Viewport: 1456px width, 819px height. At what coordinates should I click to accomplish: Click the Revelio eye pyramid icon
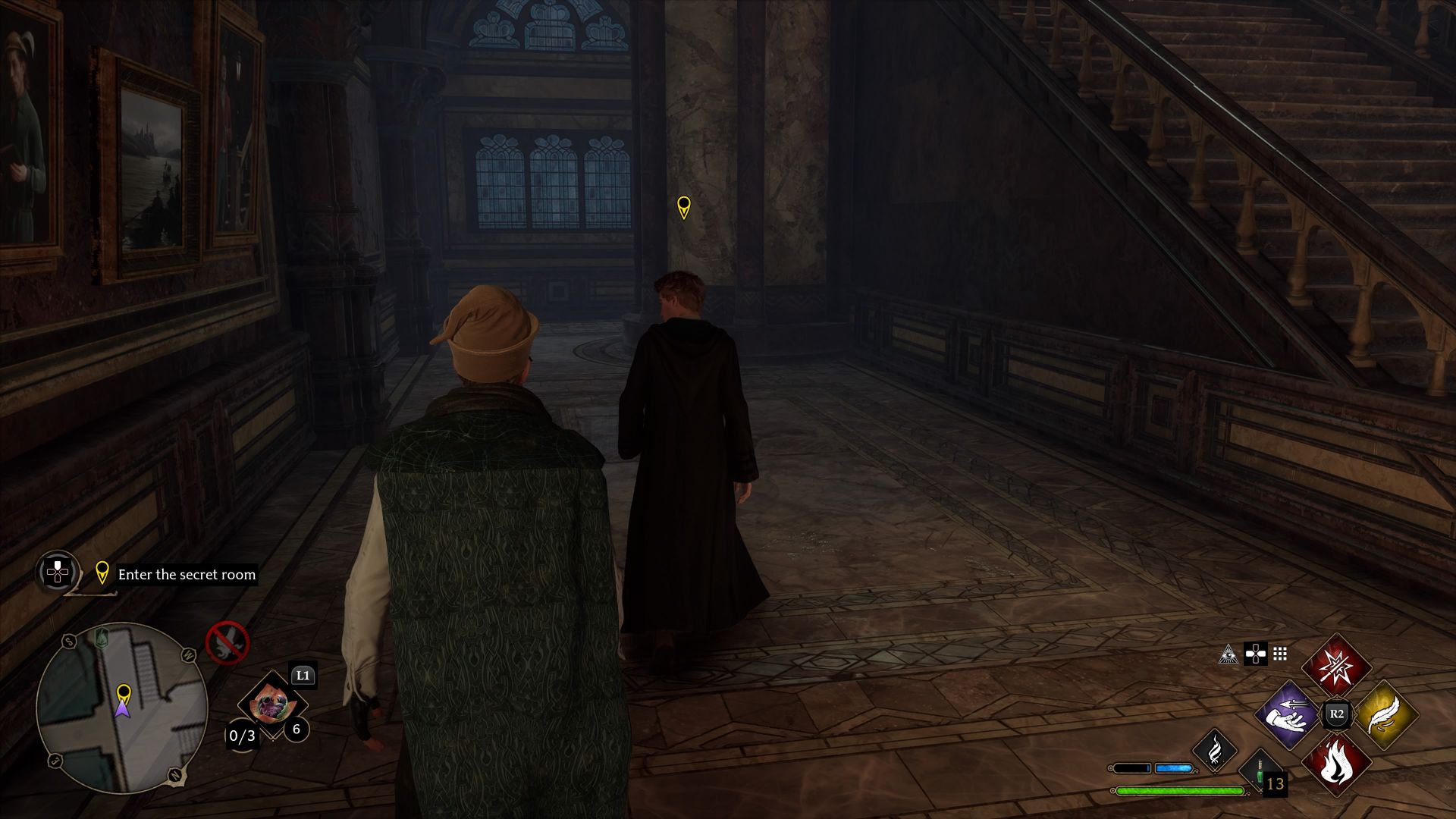pos(1228,654)
